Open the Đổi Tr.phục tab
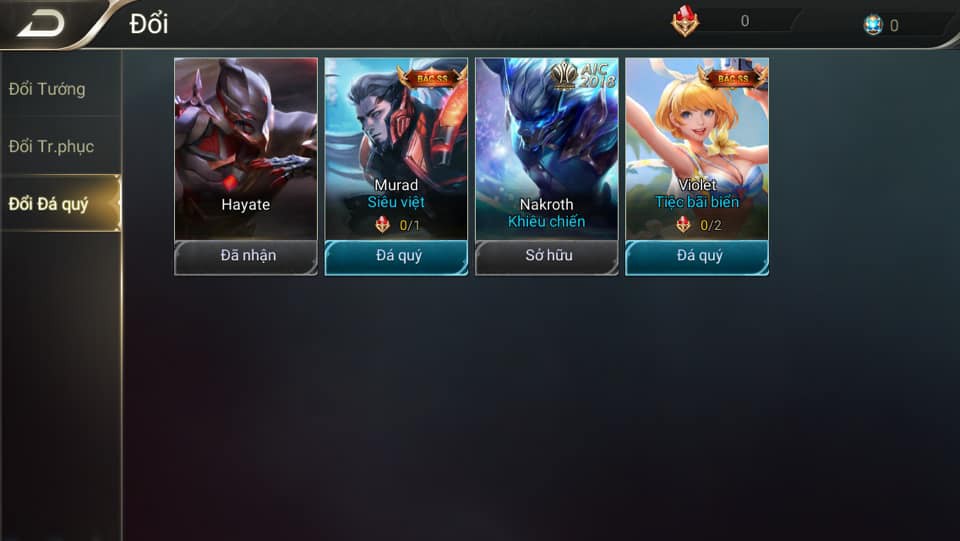This screenshot has height=541, width=960. pyautogui.click(x=51, y=146)
